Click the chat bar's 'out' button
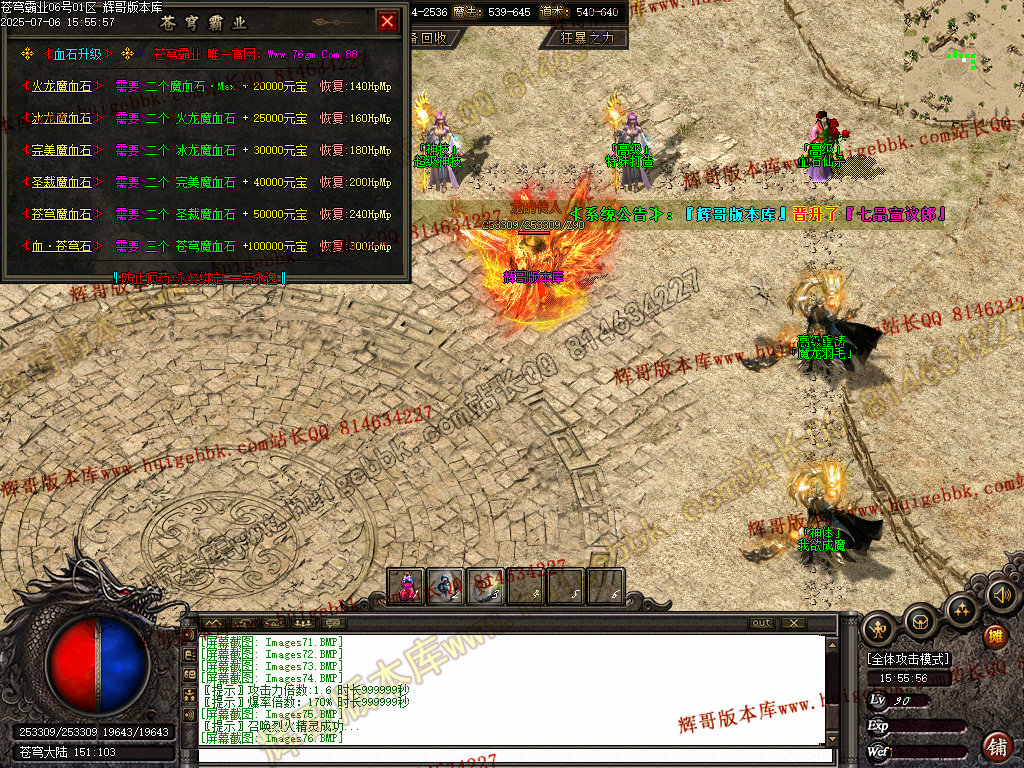 pyautogui.click(x=762, y=623)
